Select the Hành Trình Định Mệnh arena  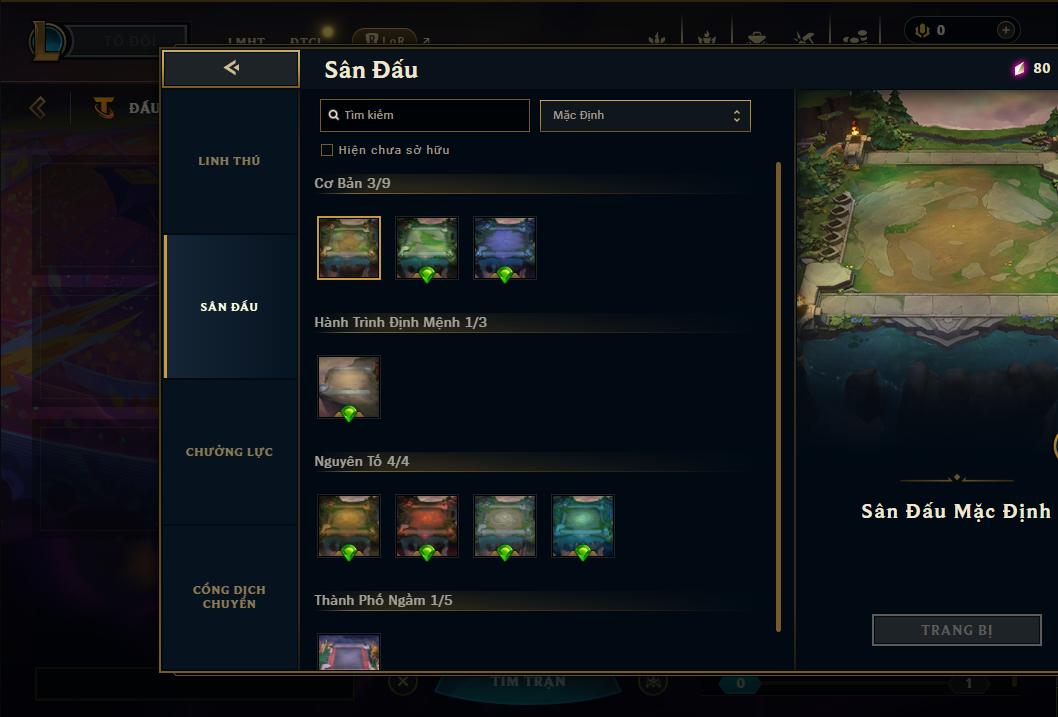tap(349, 386)
